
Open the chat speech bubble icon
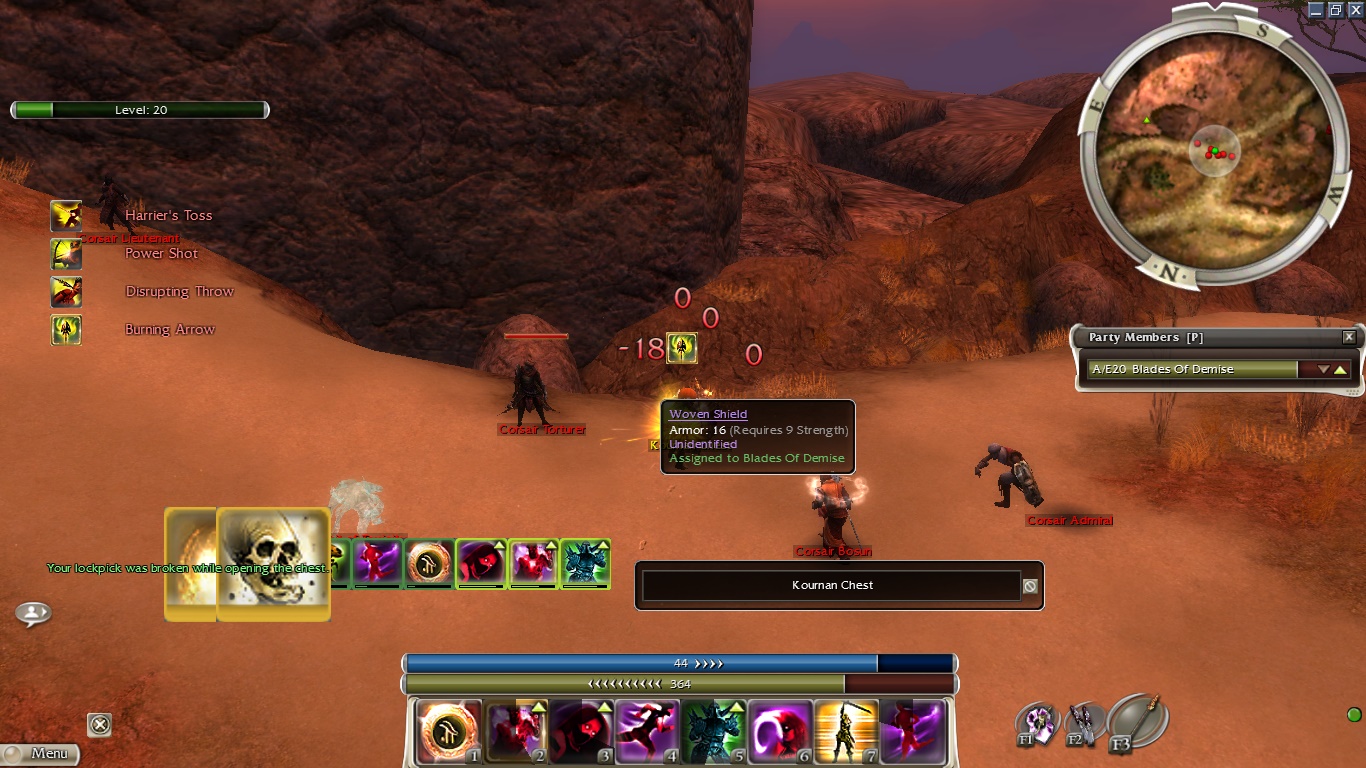[33, 613]
